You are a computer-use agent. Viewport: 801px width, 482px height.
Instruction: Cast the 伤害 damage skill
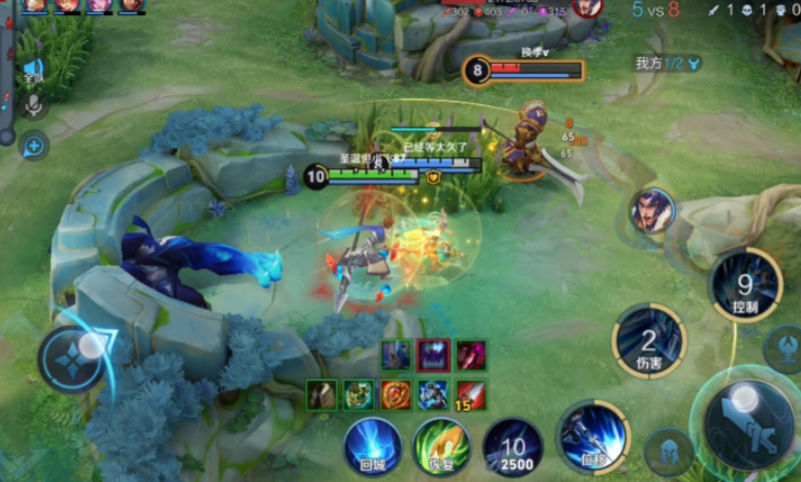649,340
